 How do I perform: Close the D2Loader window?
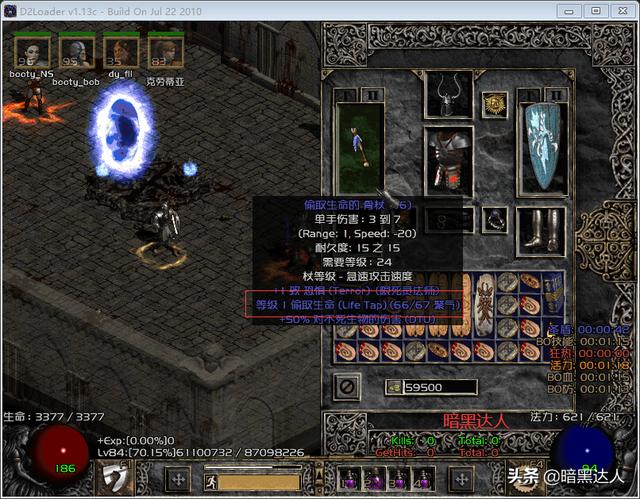[619, 10]
